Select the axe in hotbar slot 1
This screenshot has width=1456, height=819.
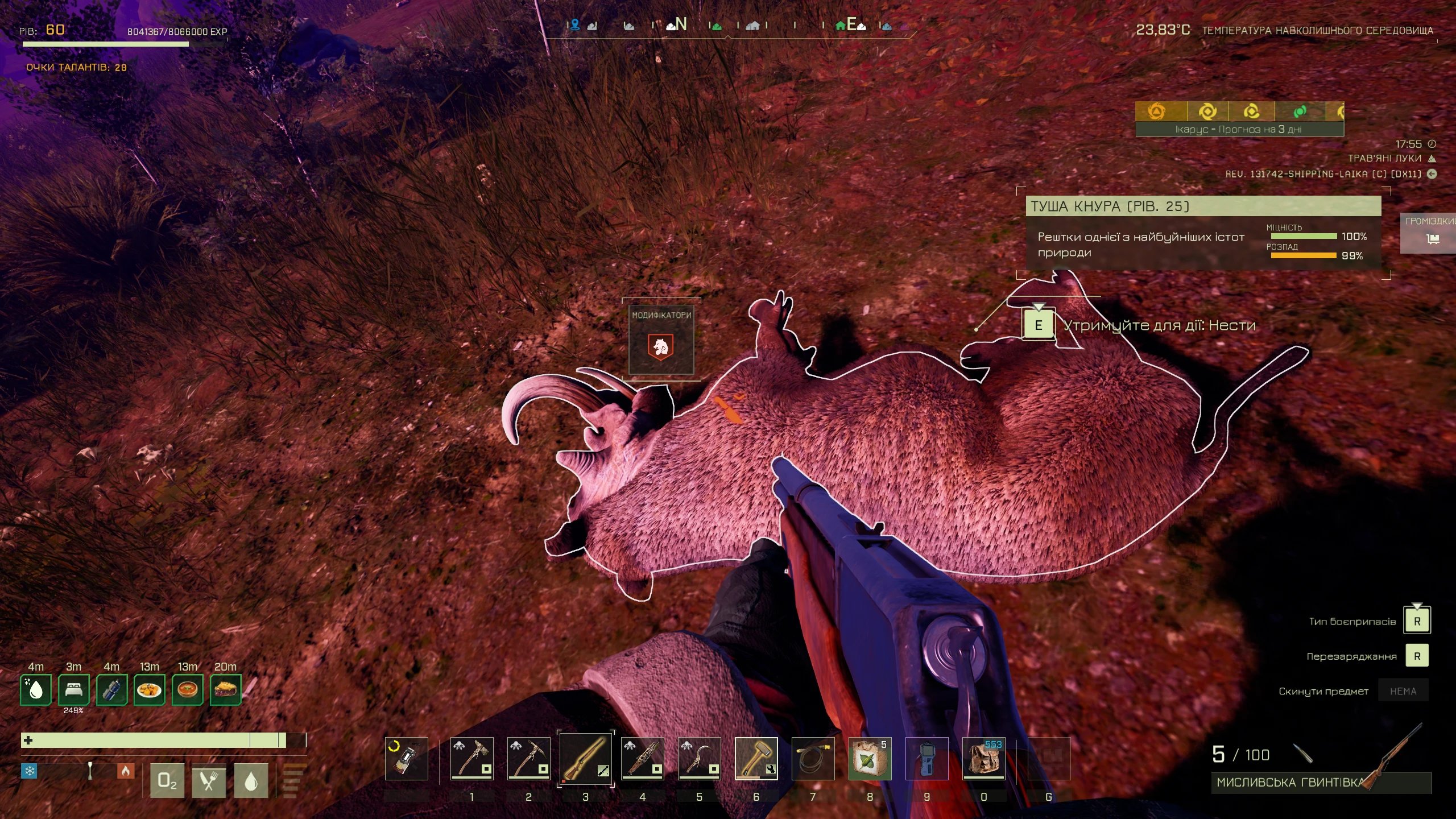pos(471,758)
